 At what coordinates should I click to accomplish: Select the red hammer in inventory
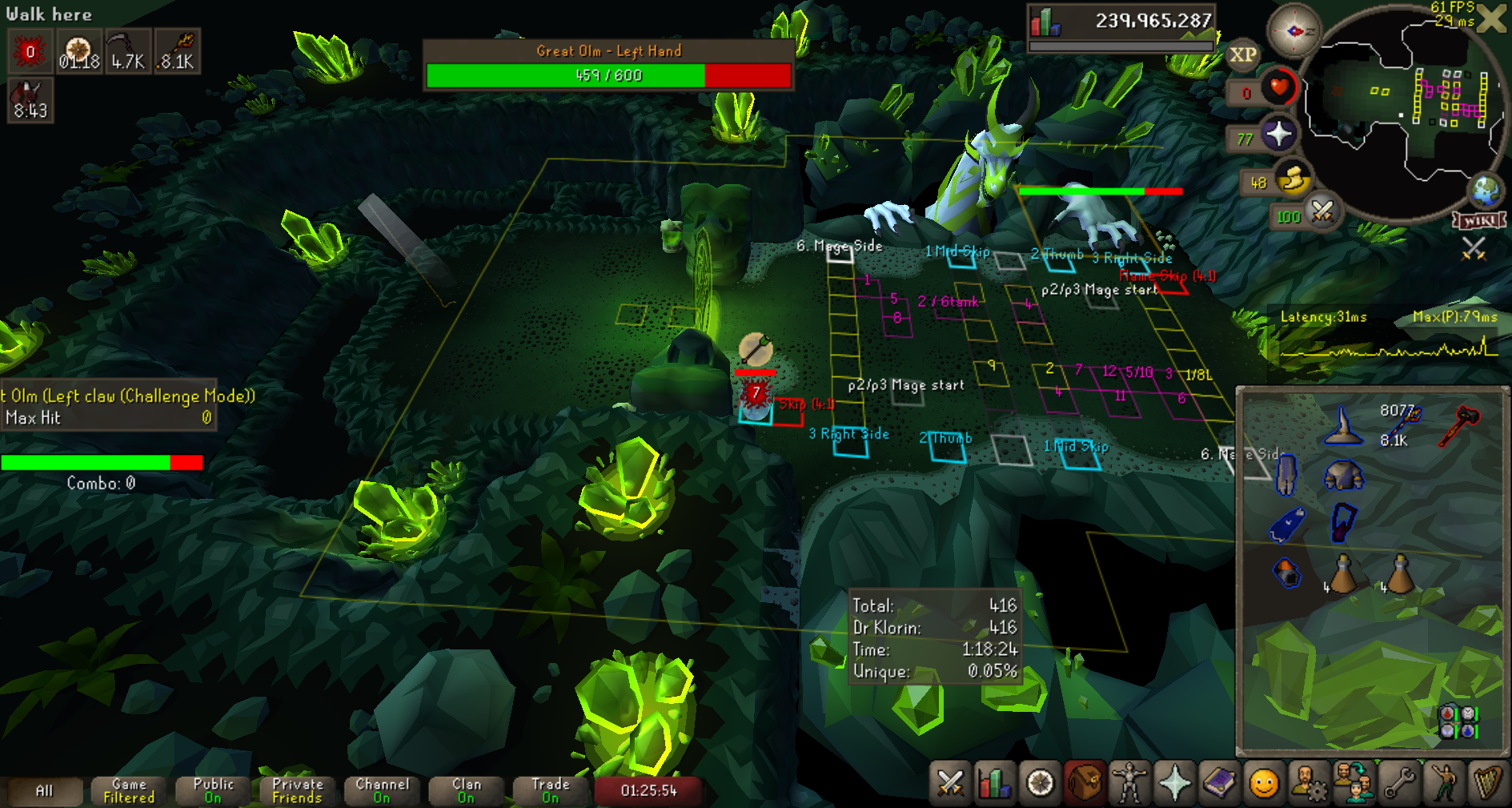coord(1459,424)
